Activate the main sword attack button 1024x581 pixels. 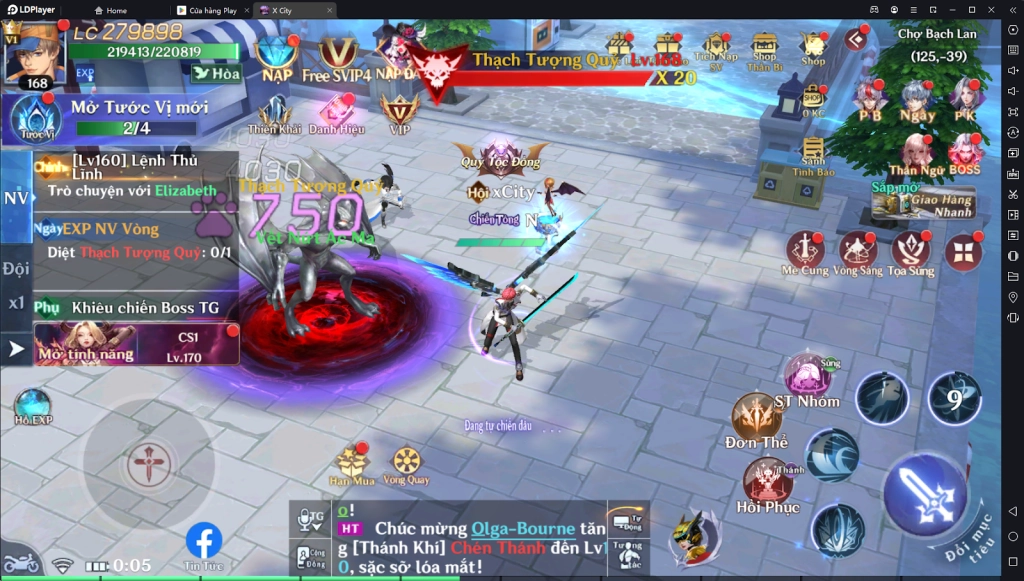coord(926,494)
